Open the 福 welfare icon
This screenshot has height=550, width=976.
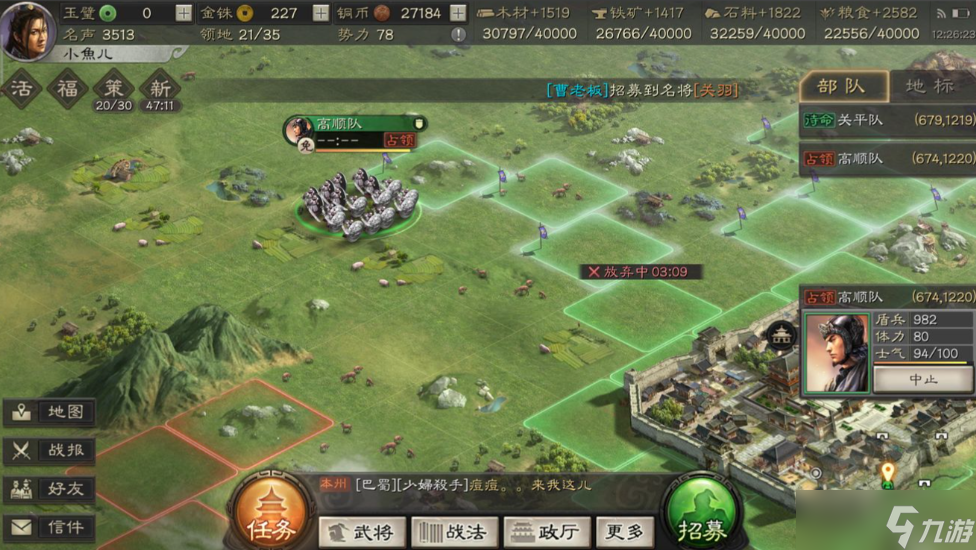point(68,88)
